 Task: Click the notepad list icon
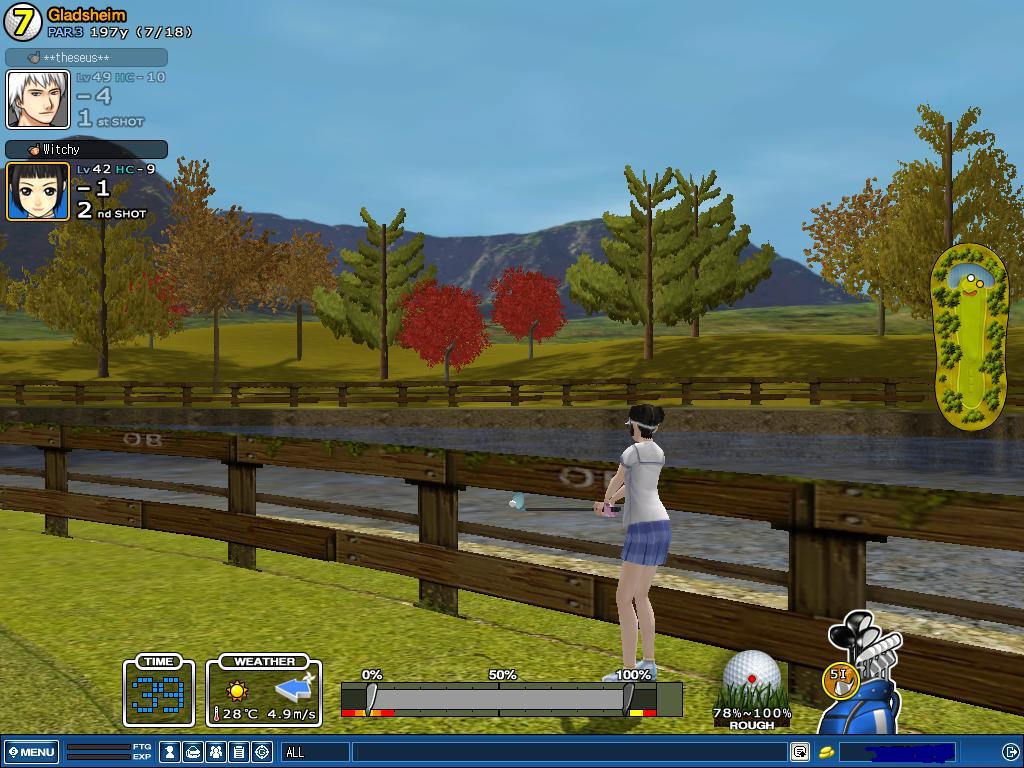(x=239, y=752)
